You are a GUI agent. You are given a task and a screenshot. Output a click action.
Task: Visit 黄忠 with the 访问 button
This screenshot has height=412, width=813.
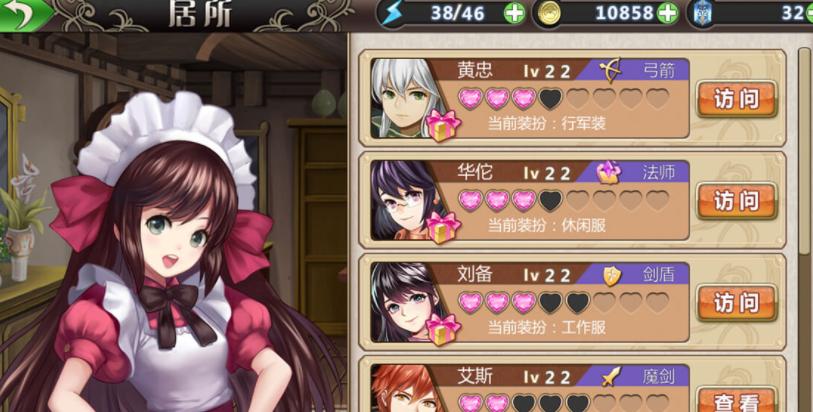coord(736,98)
